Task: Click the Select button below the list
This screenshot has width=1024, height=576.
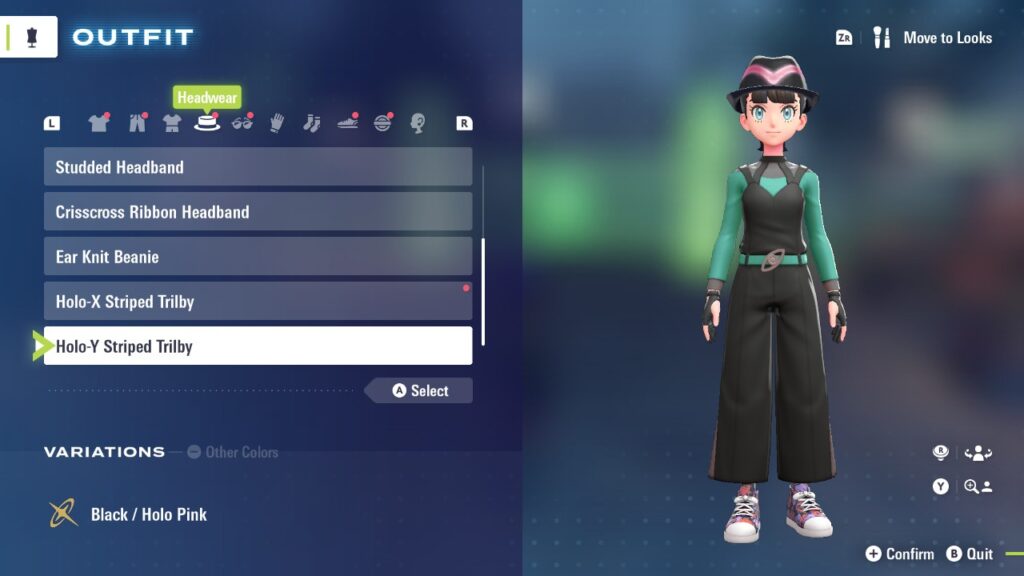Action: 420,391
